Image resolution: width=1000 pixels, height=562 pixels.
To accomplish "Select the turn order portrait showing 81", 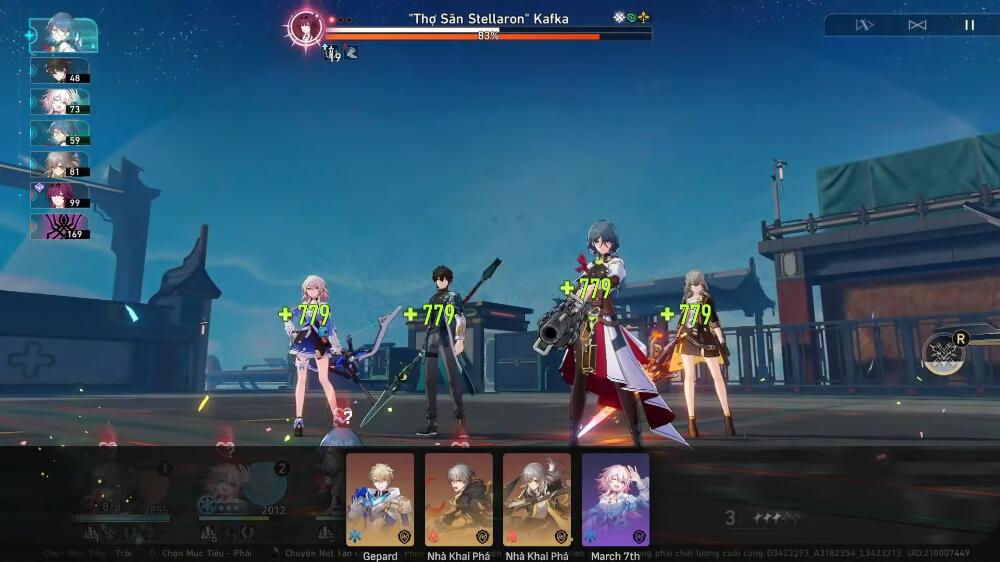I will 60,164.
